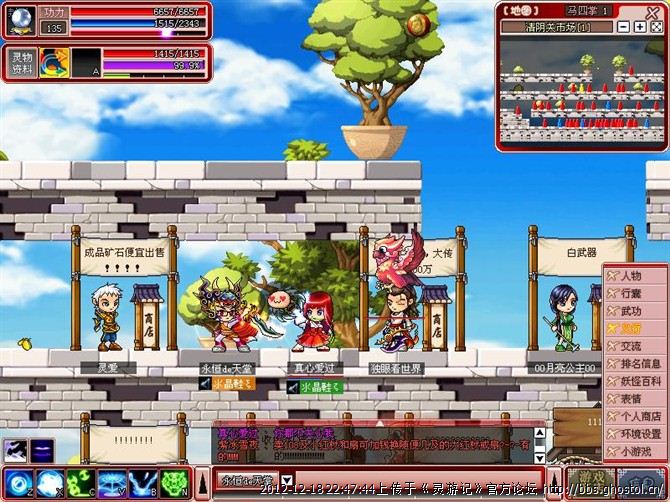Viewport: 670px width, 502px height.
Task: Open the 环境设置 settings entry
Action: tap(637, 434)
